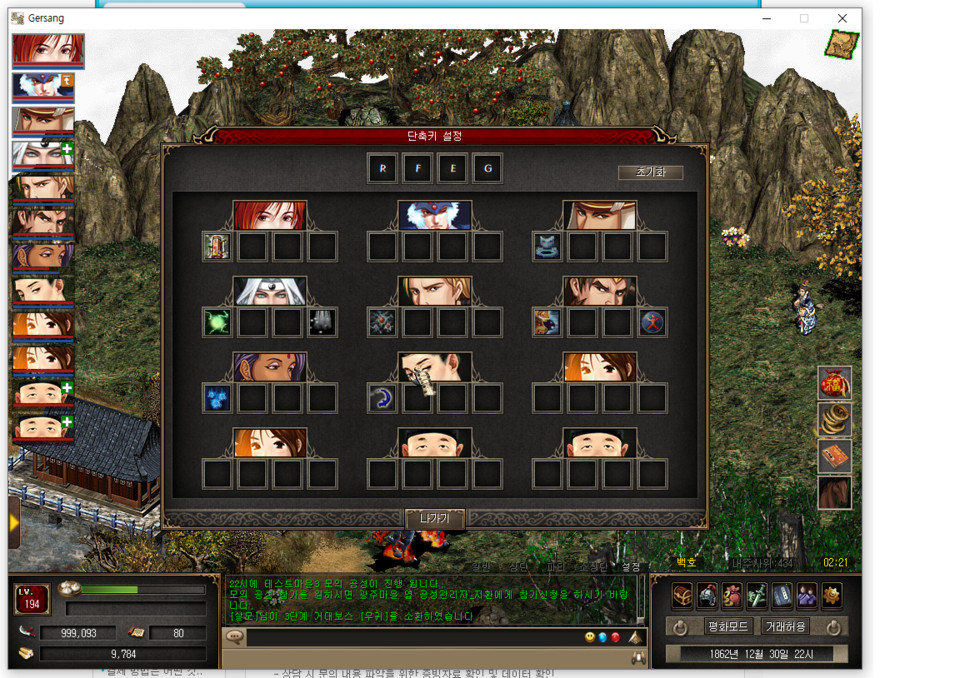The height and width of the screenshot is (678, 960).
Task: Select the blue flame skill icon
Action: coord(217,398)
